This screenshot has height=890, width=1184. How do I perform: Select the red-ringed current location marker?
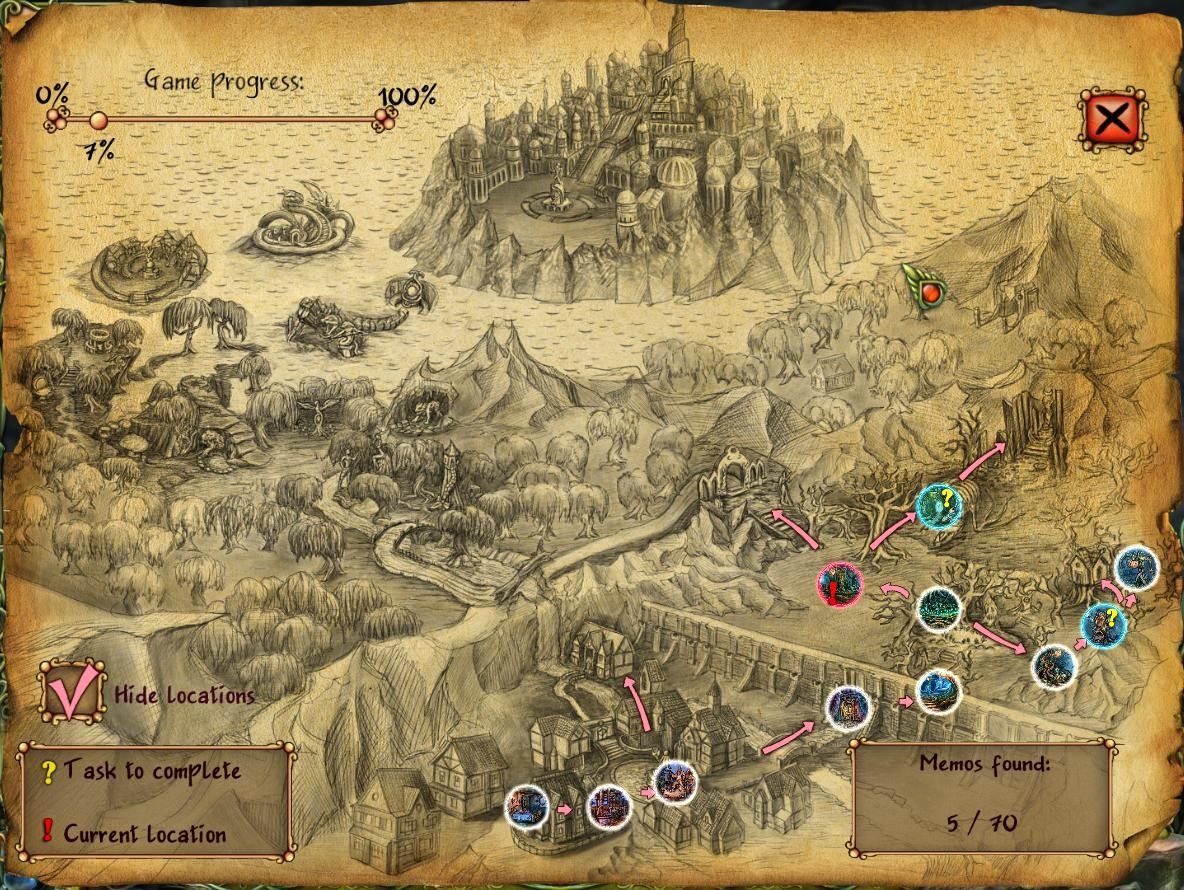pos(839,585)
